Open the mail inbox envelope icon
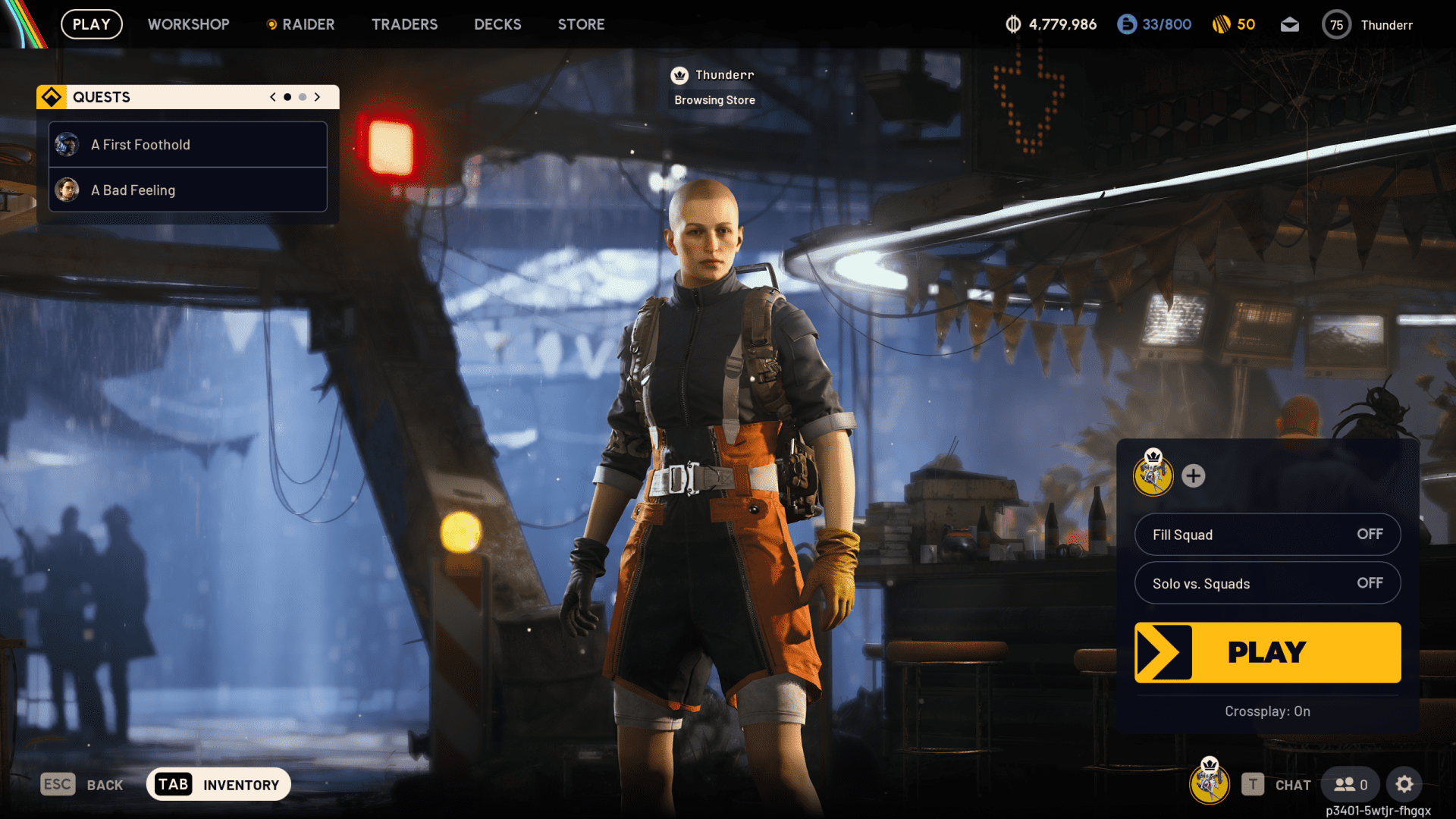 [x=1290, y=24]
